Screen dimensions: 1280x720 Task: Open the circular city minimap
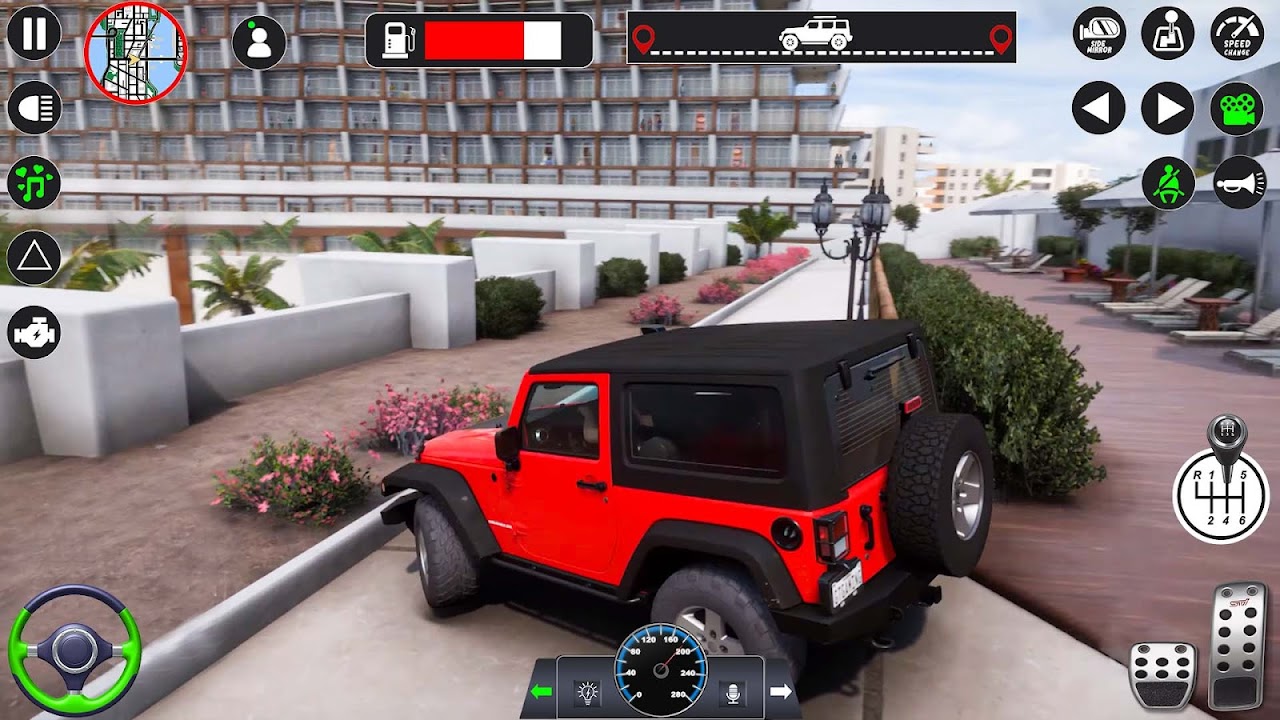coord(136,52)
